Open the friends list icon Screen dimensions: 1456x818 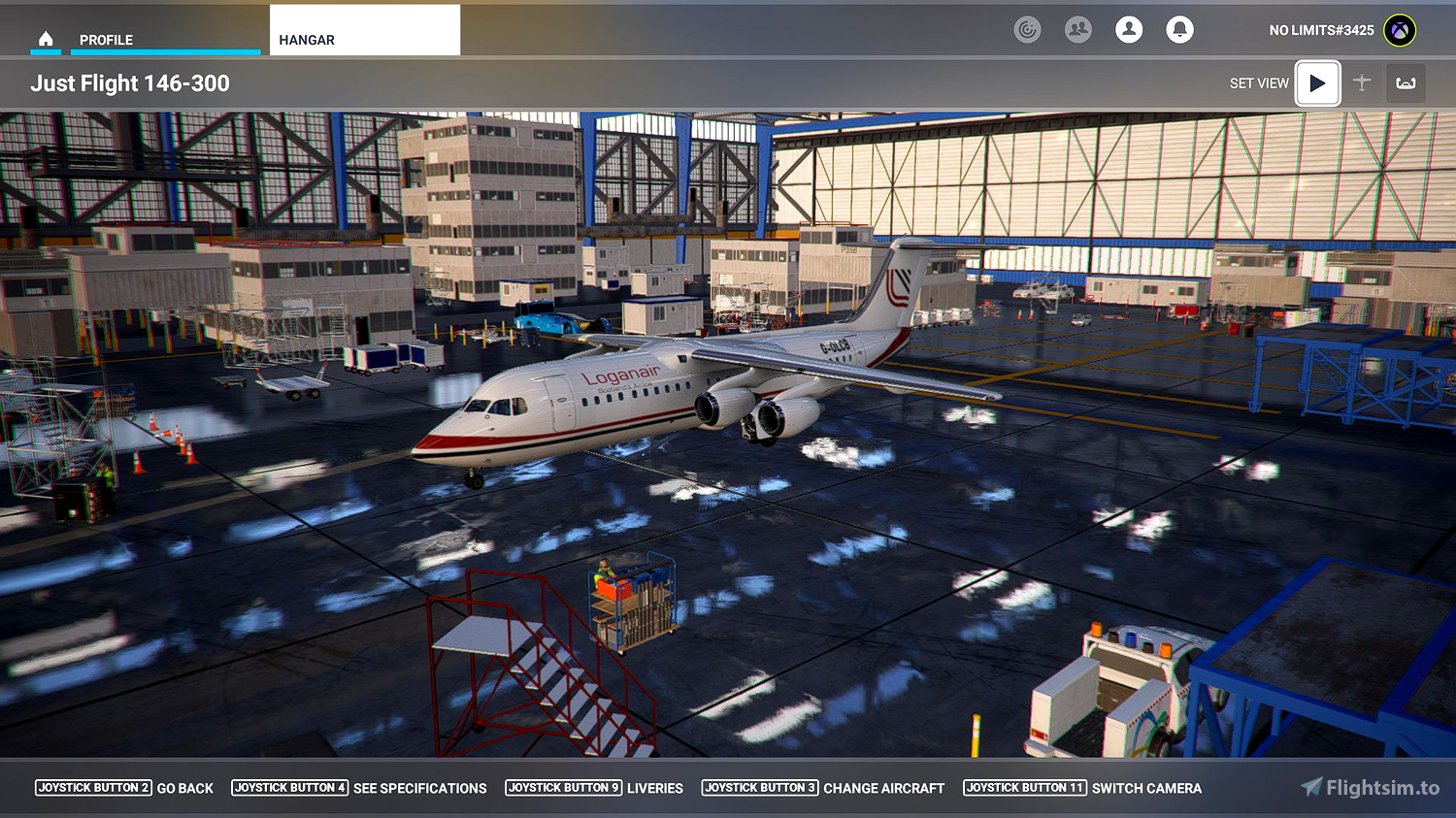pos(1078,29)
